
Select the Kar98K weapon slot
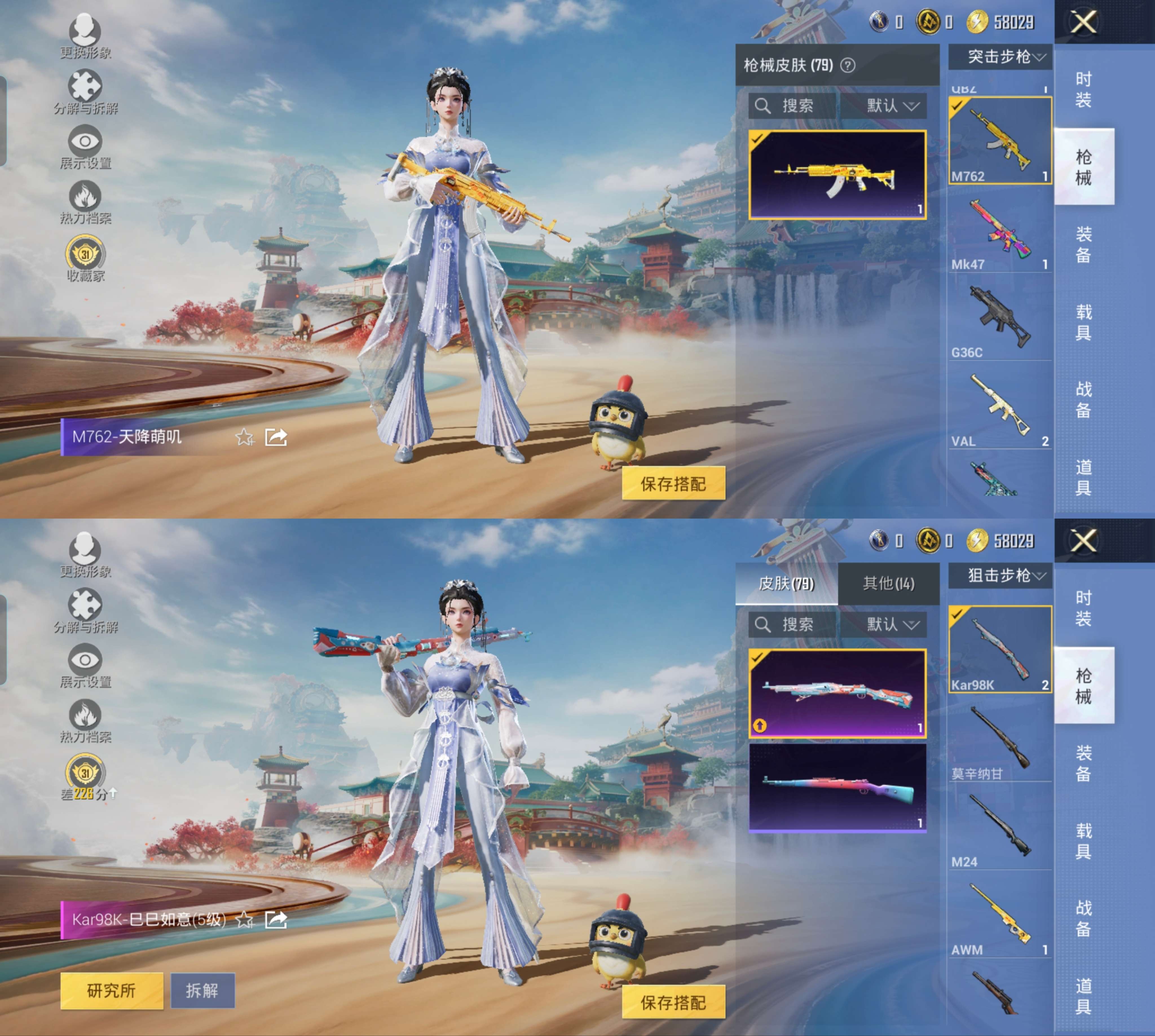pos(1000,650)
